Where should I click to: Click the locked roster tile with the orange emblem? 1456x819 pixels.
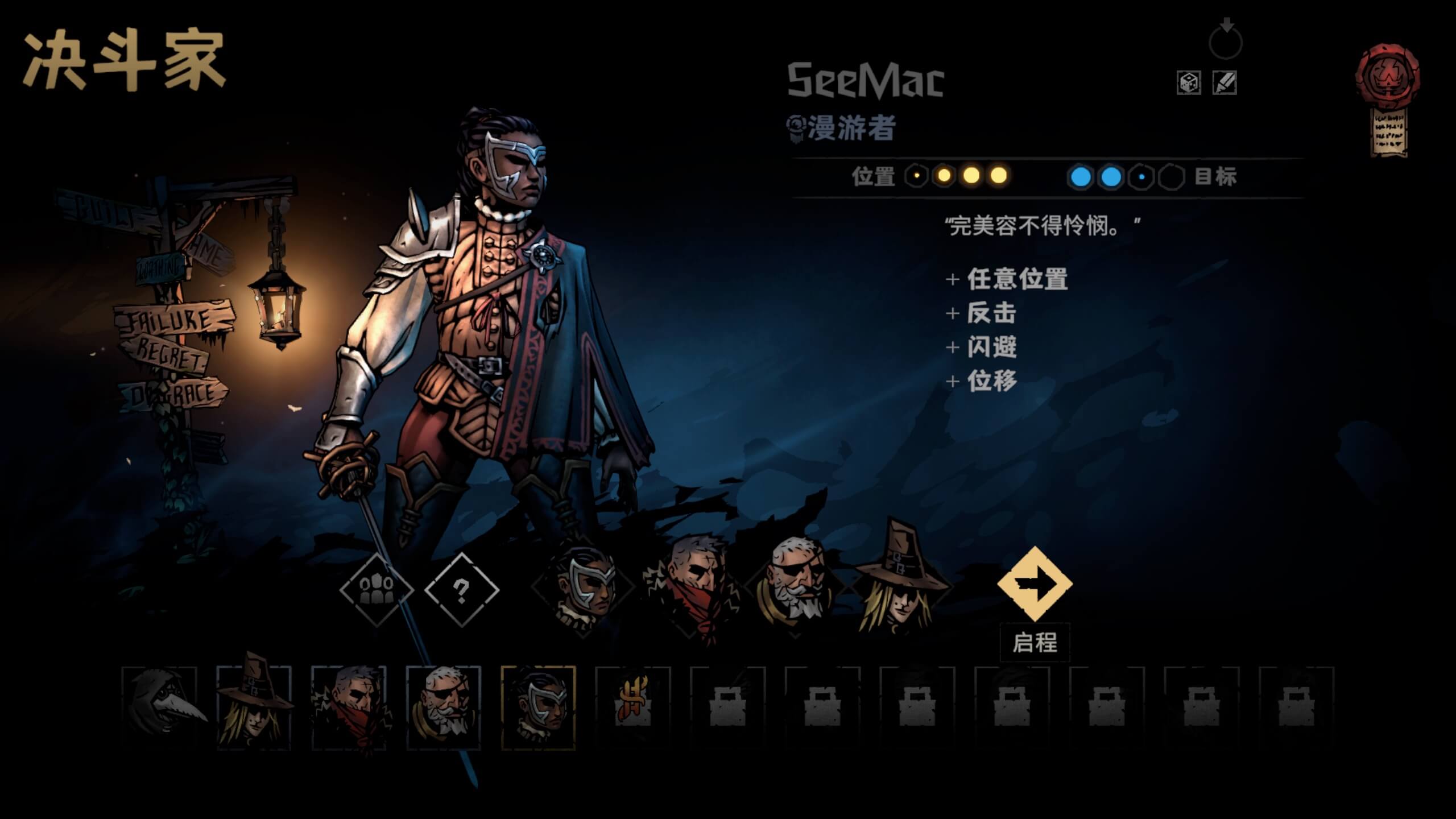pos(632,708)
